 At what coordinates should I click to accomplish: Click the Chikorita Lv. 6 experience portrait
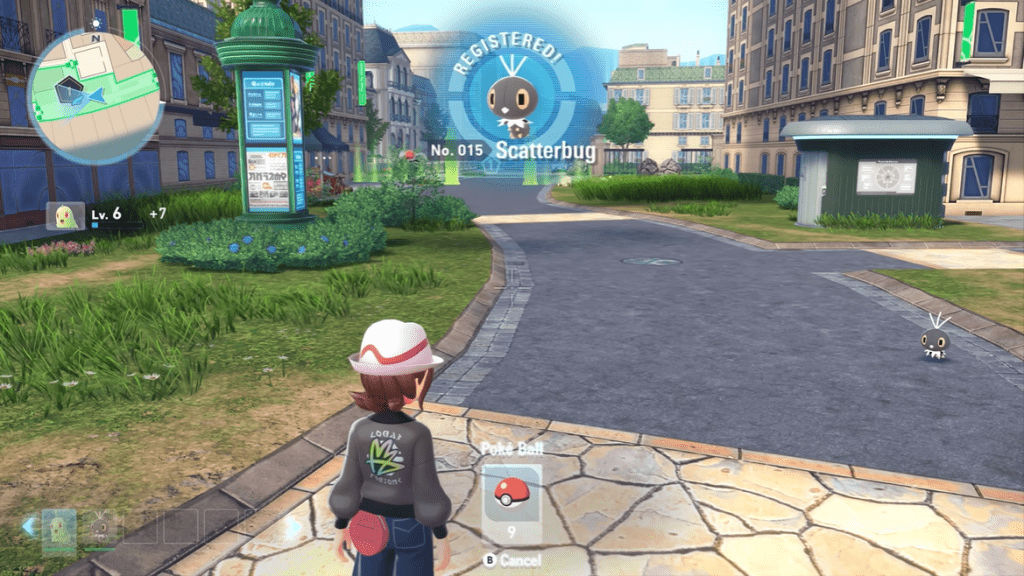click(66, 215)
